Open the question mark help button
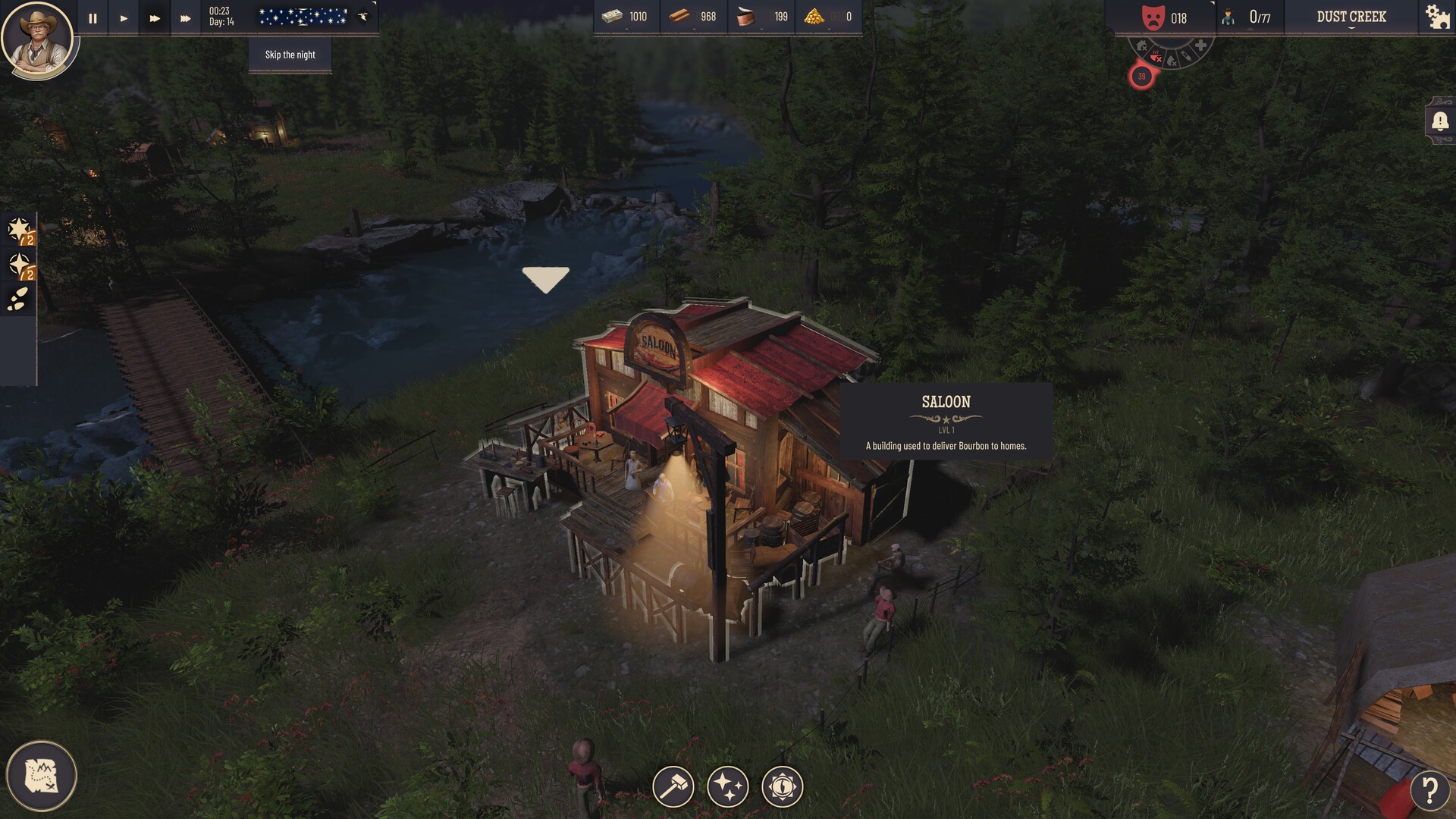 [1429, 790]
